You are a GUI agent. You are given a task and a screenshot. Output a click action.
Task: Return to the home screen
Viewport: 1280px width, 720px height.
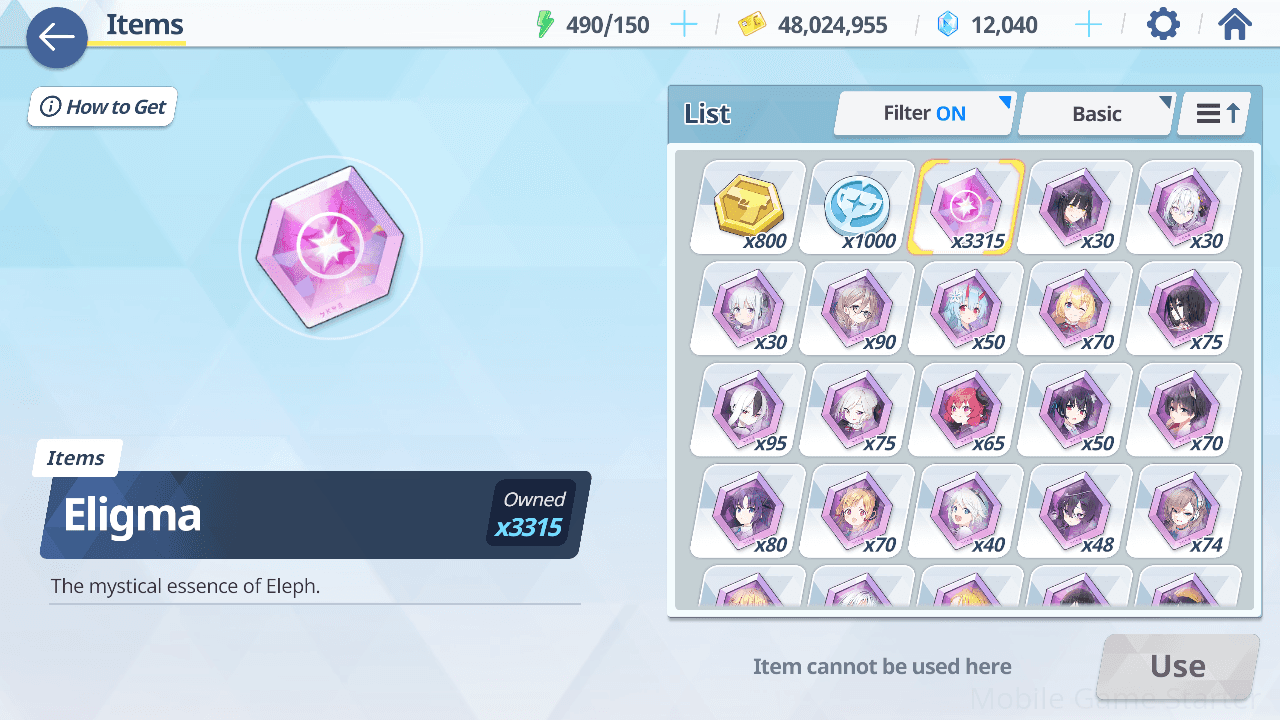(x=1235, y=24)
